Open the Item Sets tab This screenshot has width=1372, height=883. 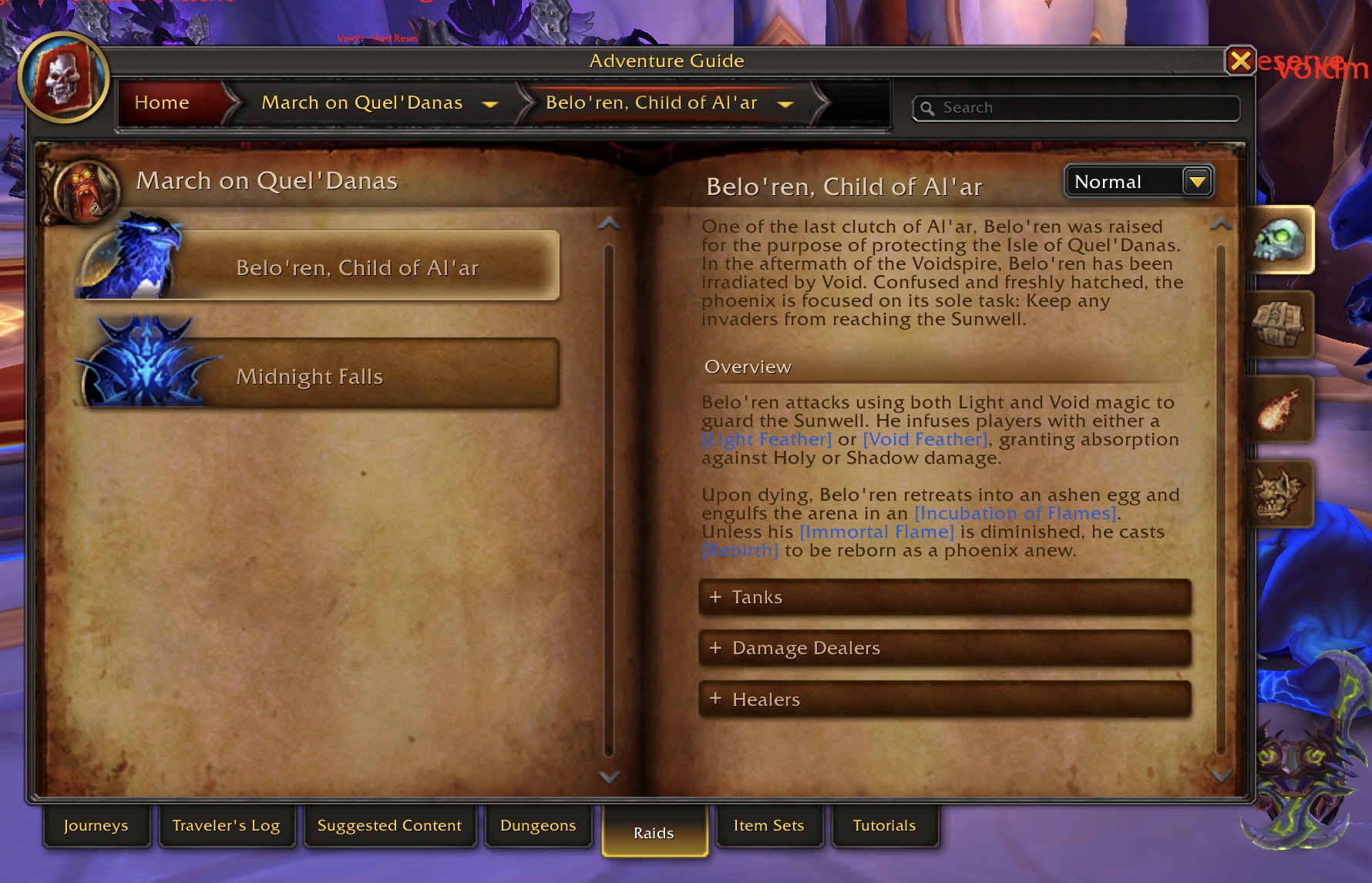pos(768,825)
